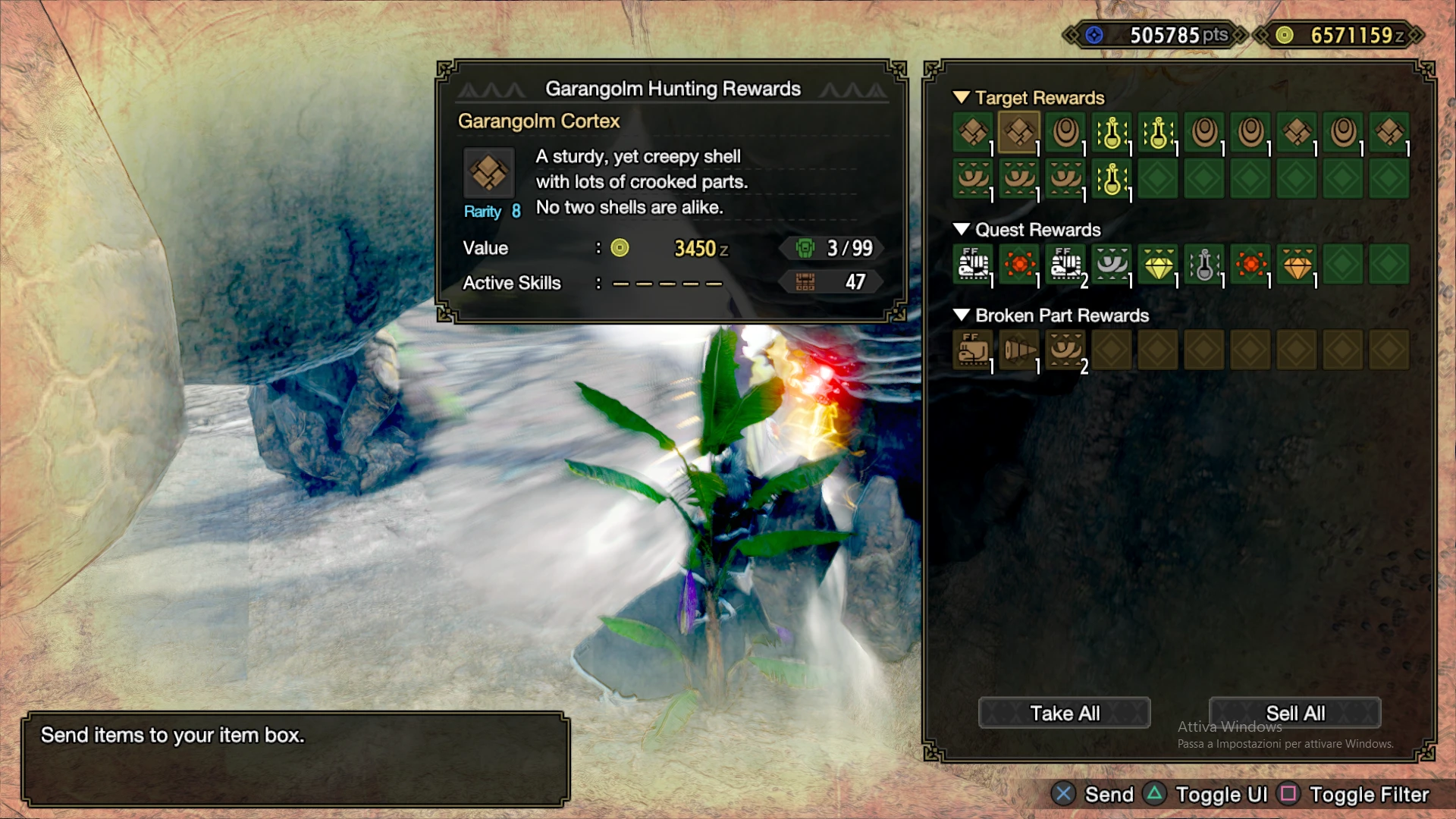
Task: Click a claw reward icon in the second row
Action: 973,180
